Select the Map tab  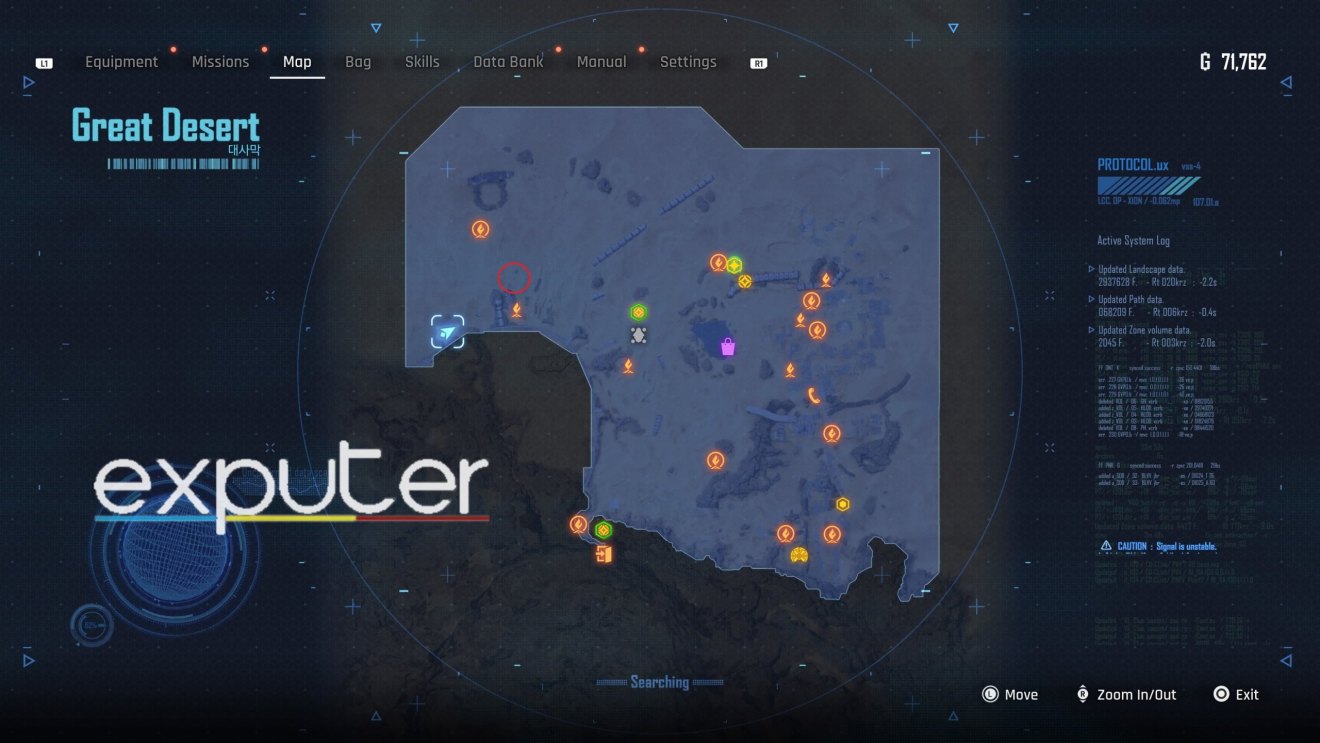(x=297, y=62)
